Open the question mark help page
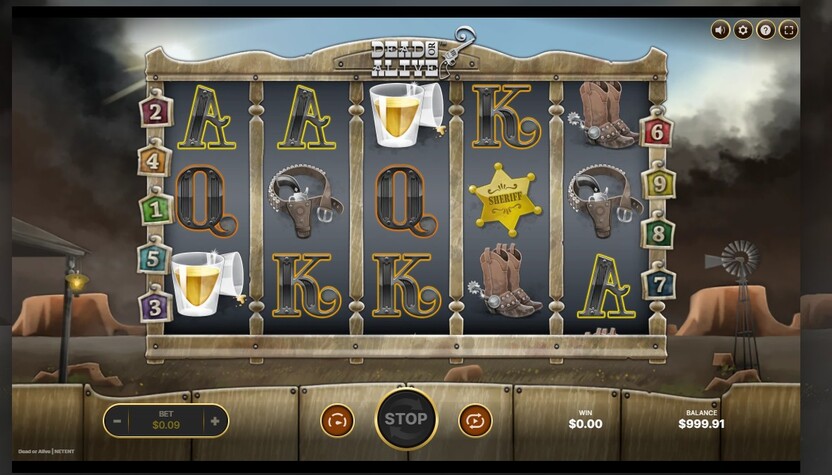 [766, 30]
